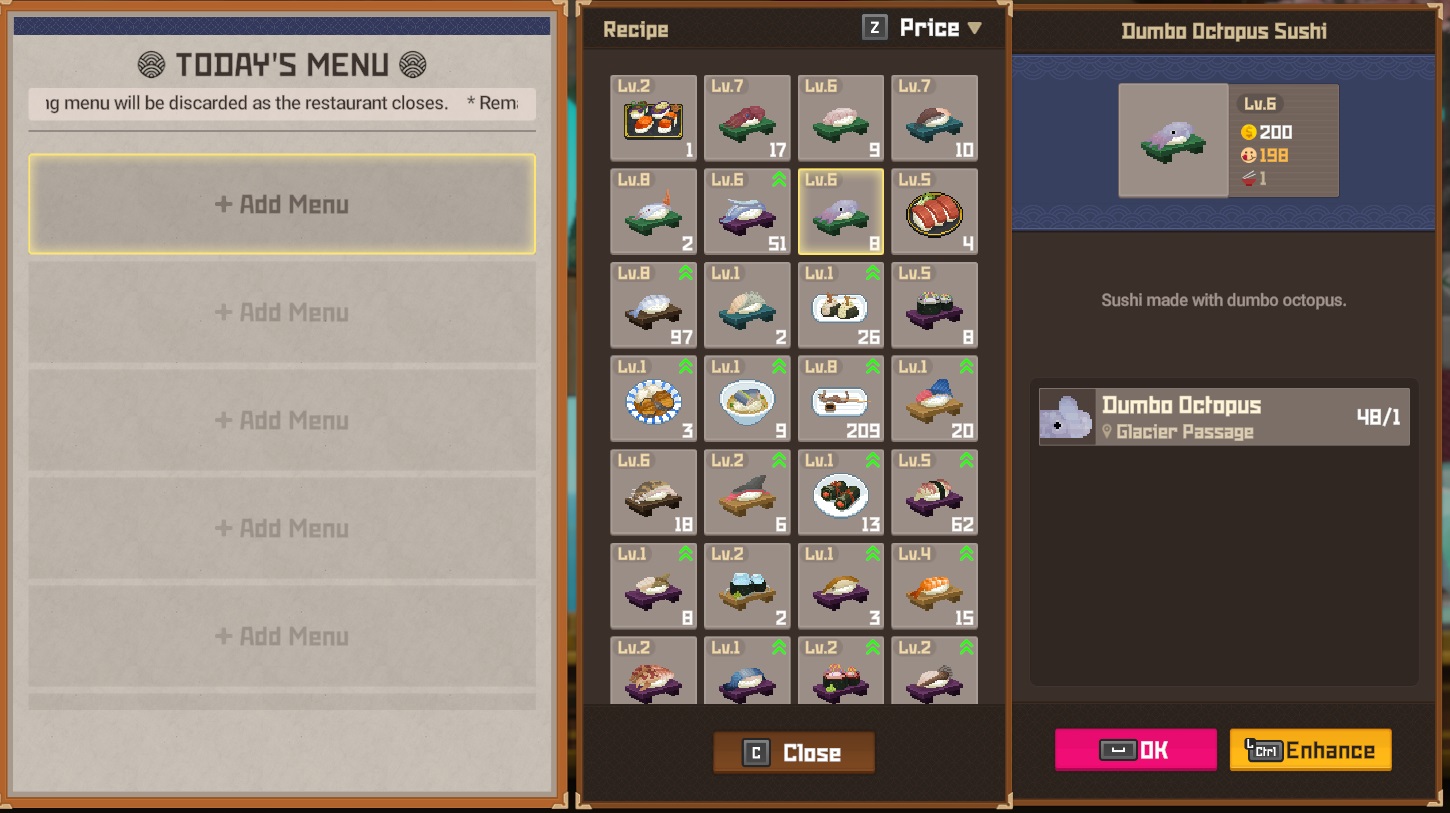1450x813 pixels.
Task: Select the Lv.5 tuna sashimi plate recipe
Action: click(935, 211)
